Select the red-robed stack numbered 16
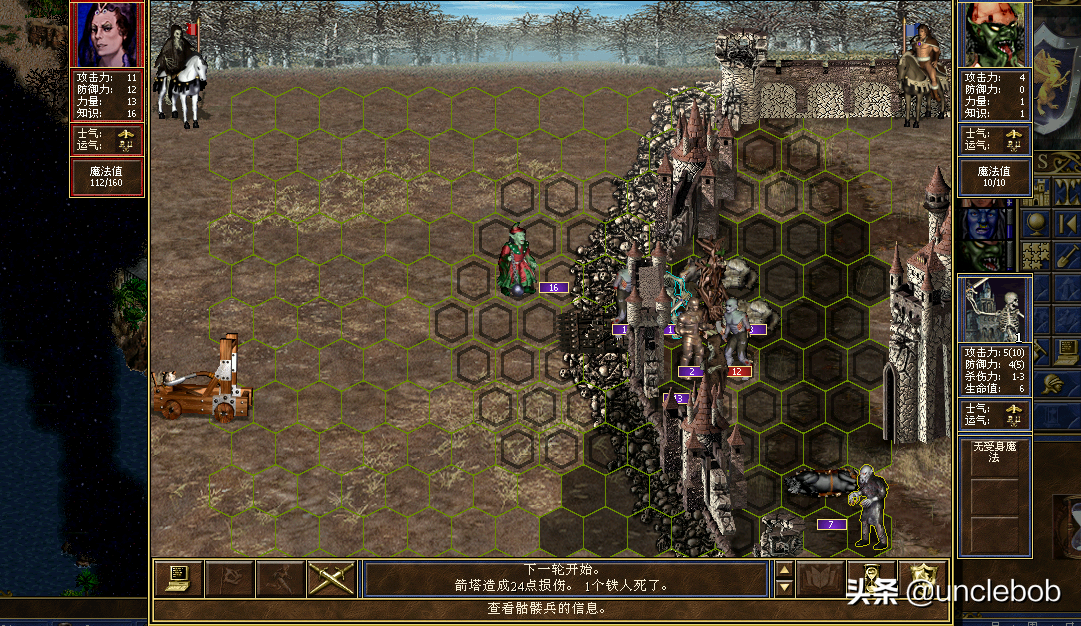The image size is (1081, 626). pyautogui.click(x=518, y=262)
